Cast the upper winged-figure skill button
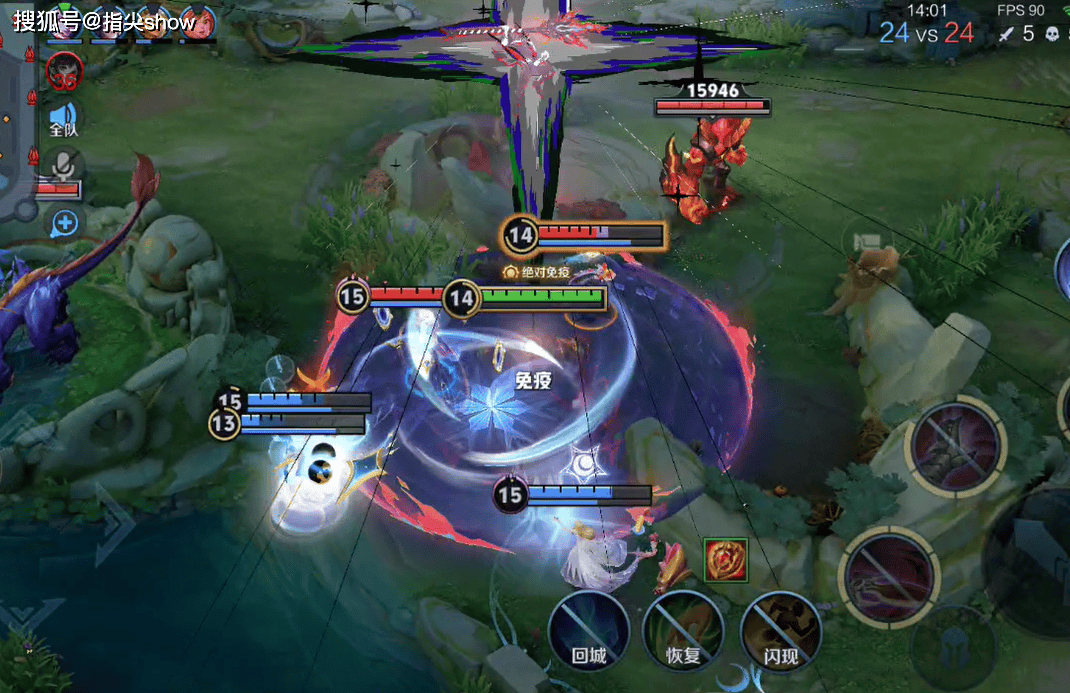This screenshot has width=1070, height=693. click(x=956, y=446)
